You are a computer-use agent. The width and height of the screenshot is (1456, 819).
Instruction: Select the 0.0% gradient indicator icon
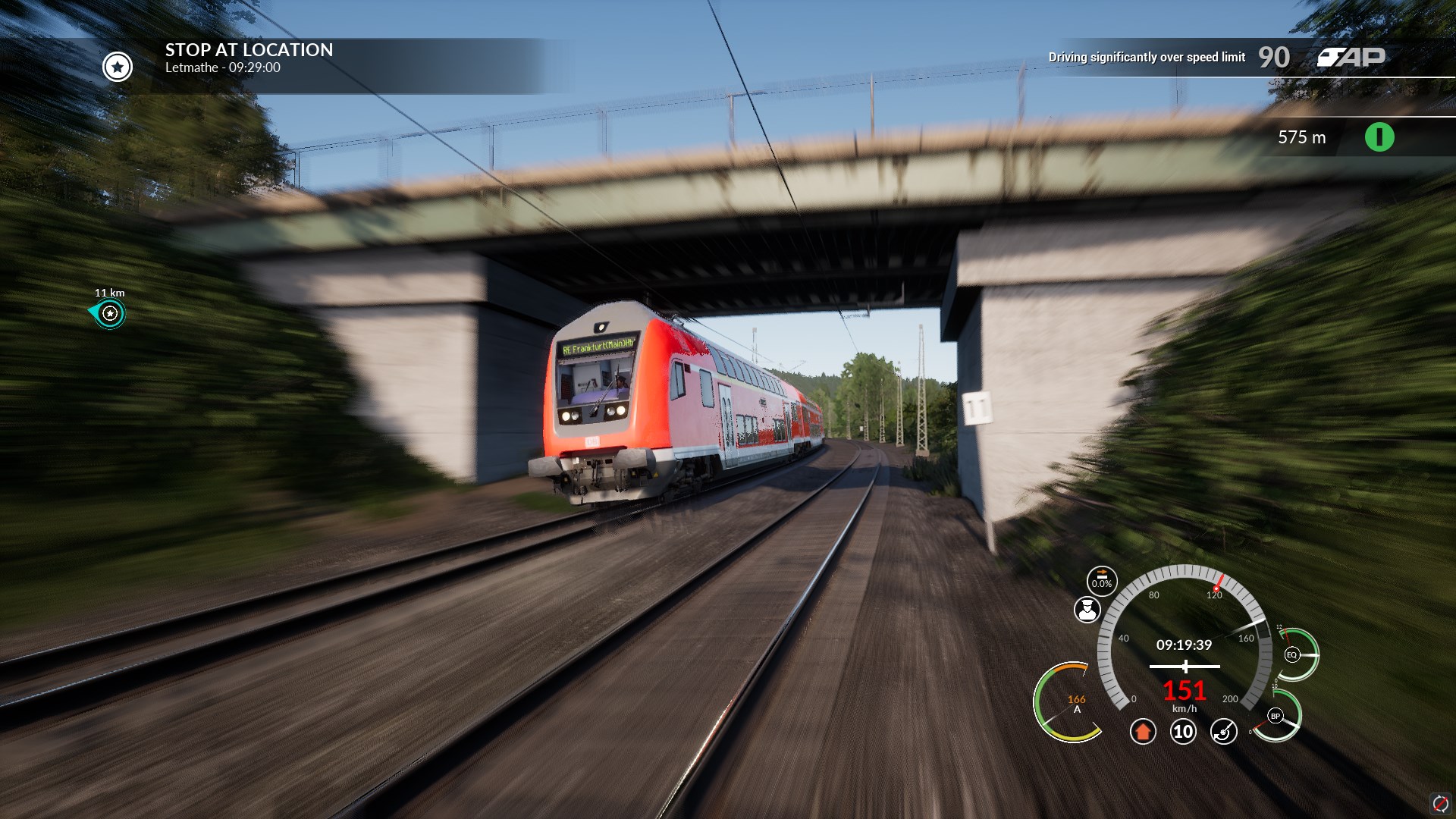pos(1101,581)
